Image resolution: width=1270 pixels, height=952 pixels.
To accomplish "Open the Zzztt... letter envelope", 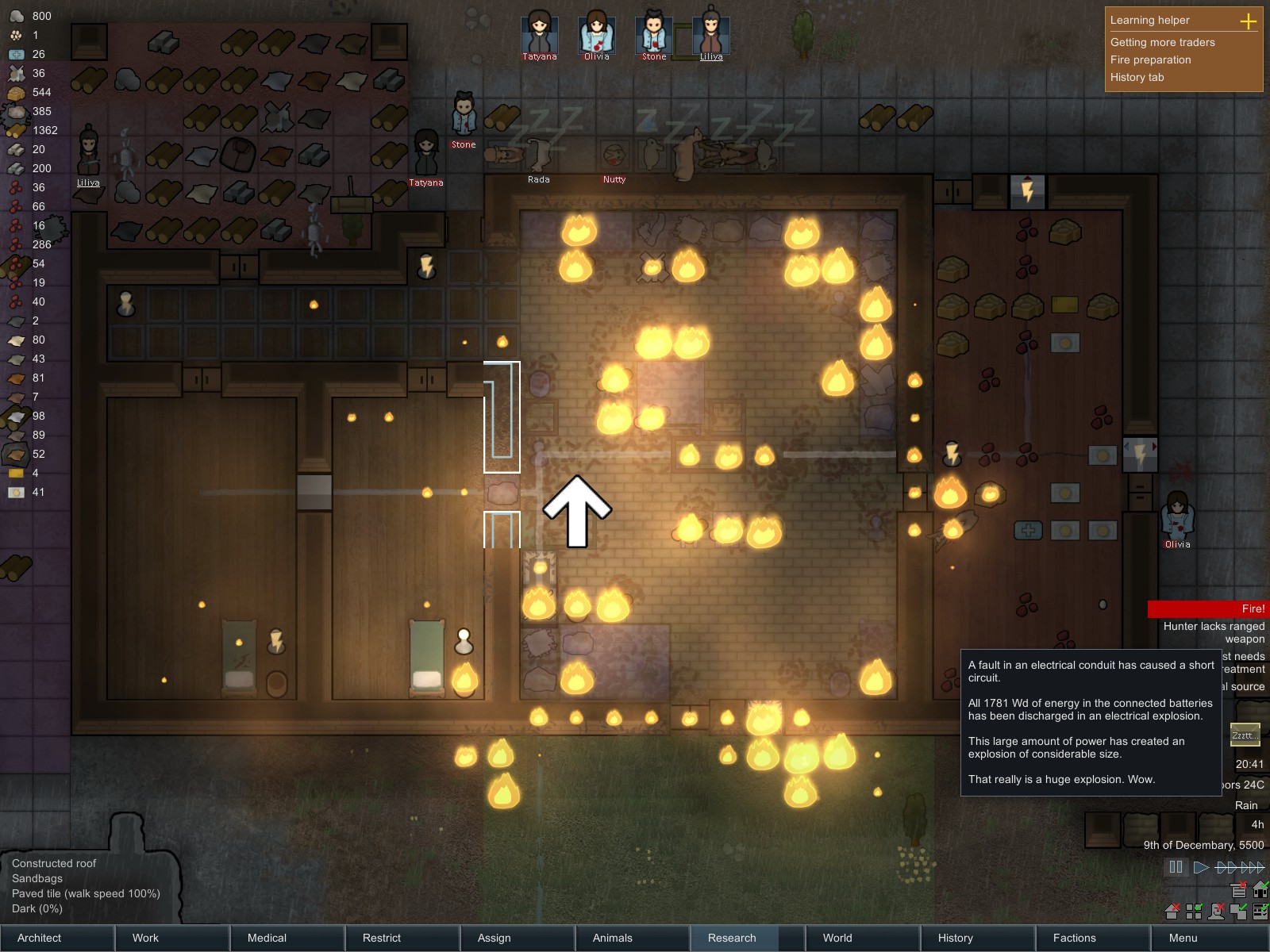I will click(1244, 735).
